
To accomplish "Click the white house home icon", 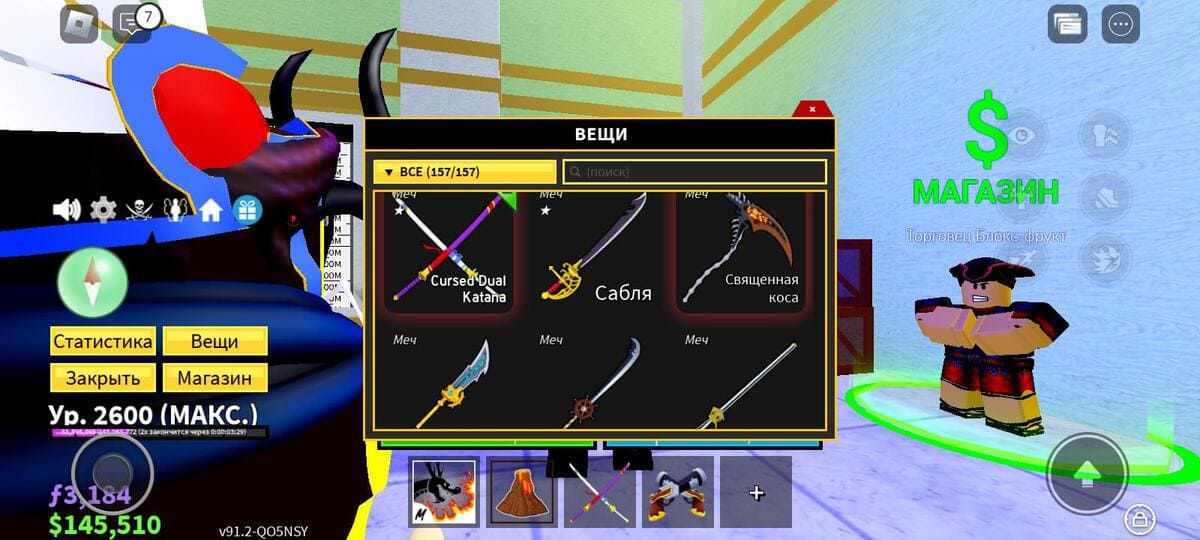I will pyautogui.click(x=210, y=210).
